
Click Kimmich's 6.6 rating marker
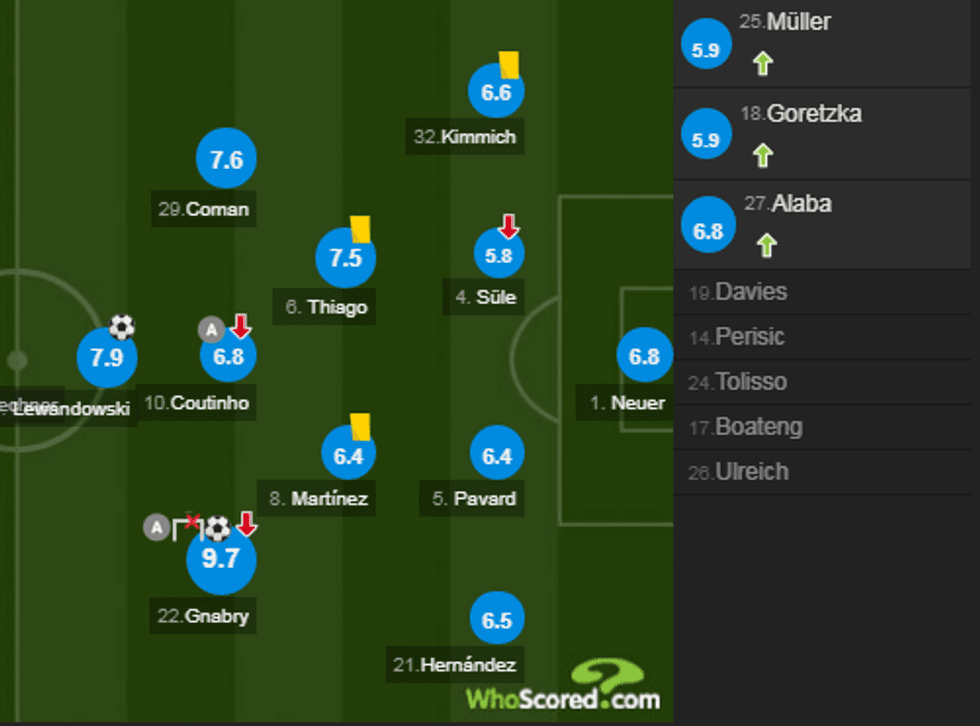pos(496,93)
